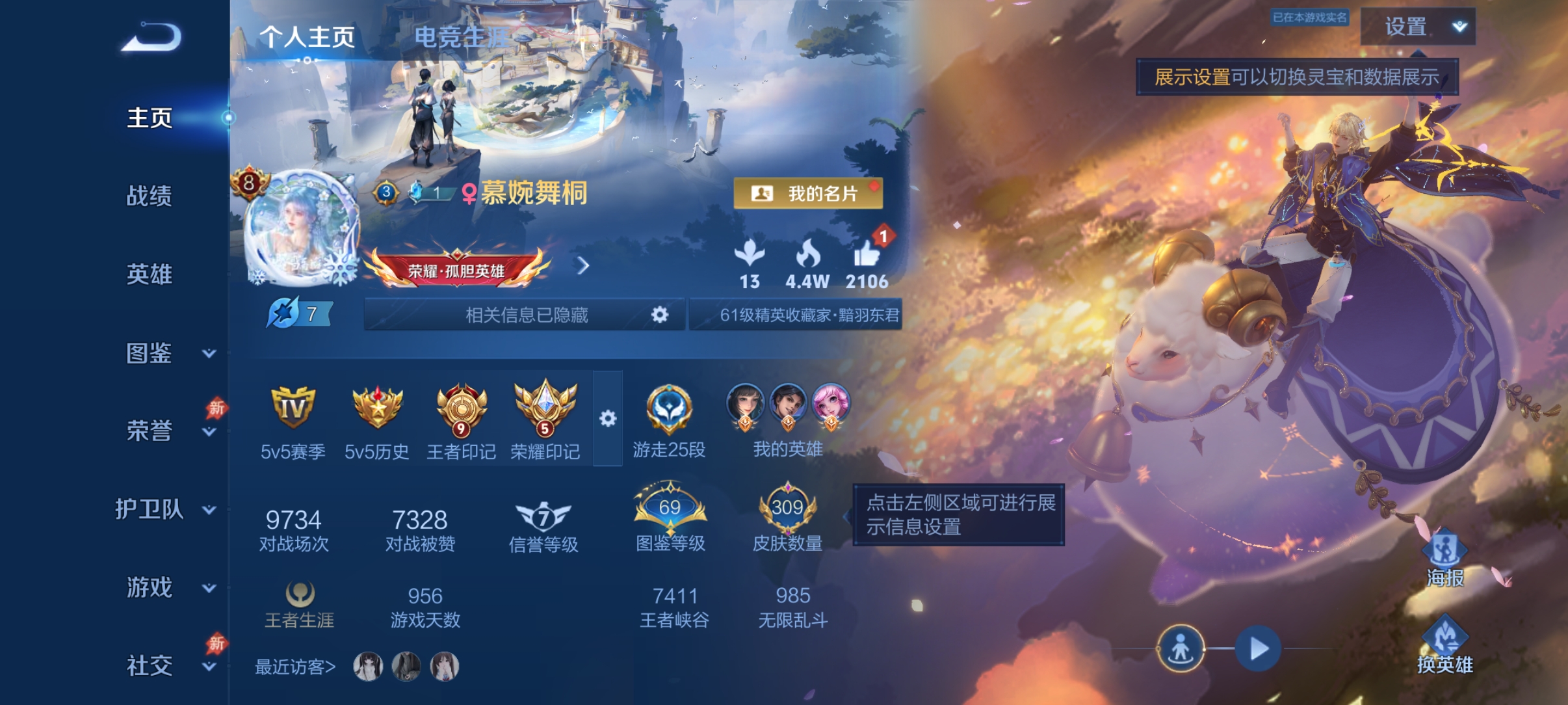Select 战绩 in the sidebar menu
The height and width of the screenshot is (705, 1568).
(x=148, y=197)
